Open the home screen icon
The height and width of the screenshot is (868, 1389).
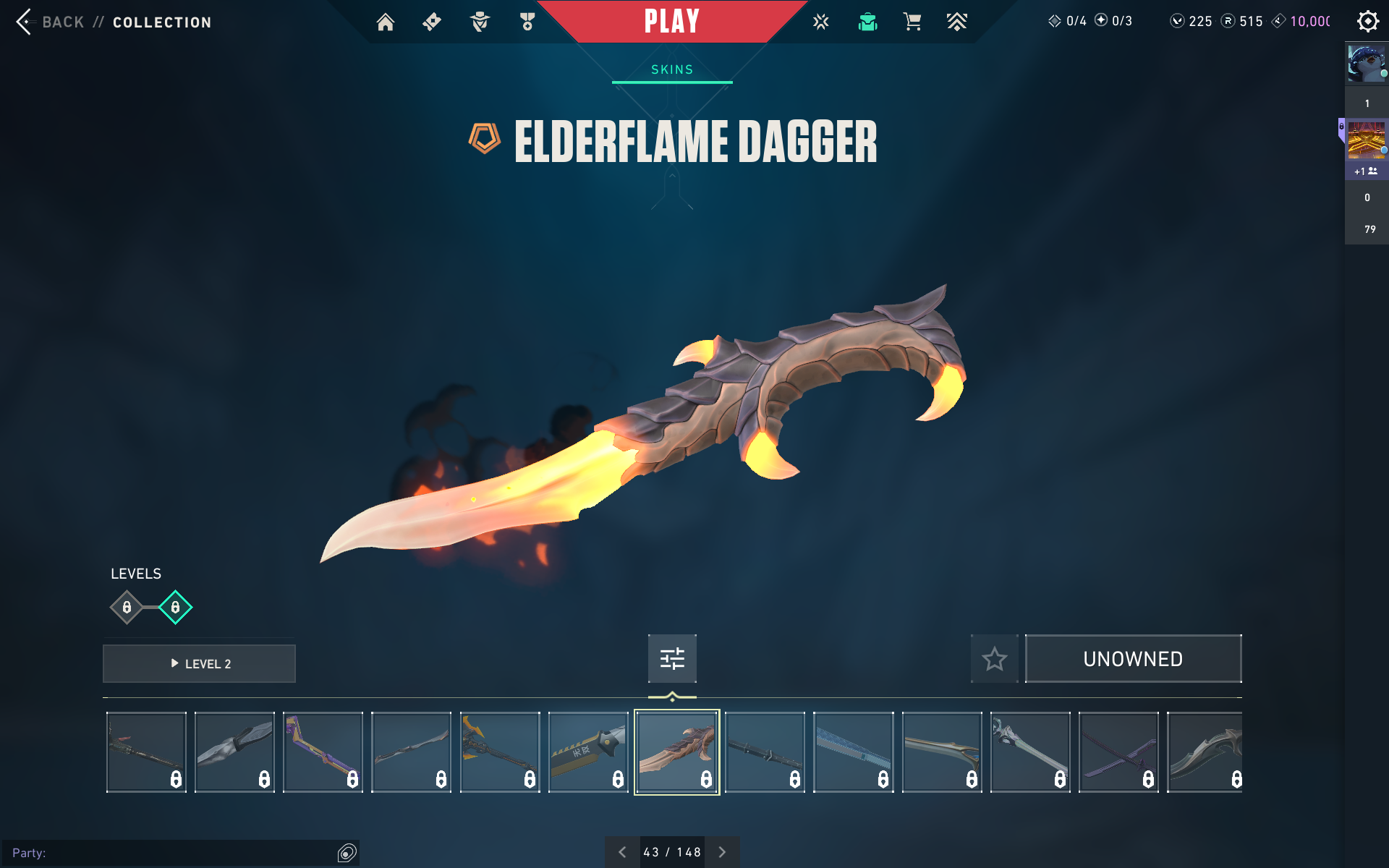[386, 22]
